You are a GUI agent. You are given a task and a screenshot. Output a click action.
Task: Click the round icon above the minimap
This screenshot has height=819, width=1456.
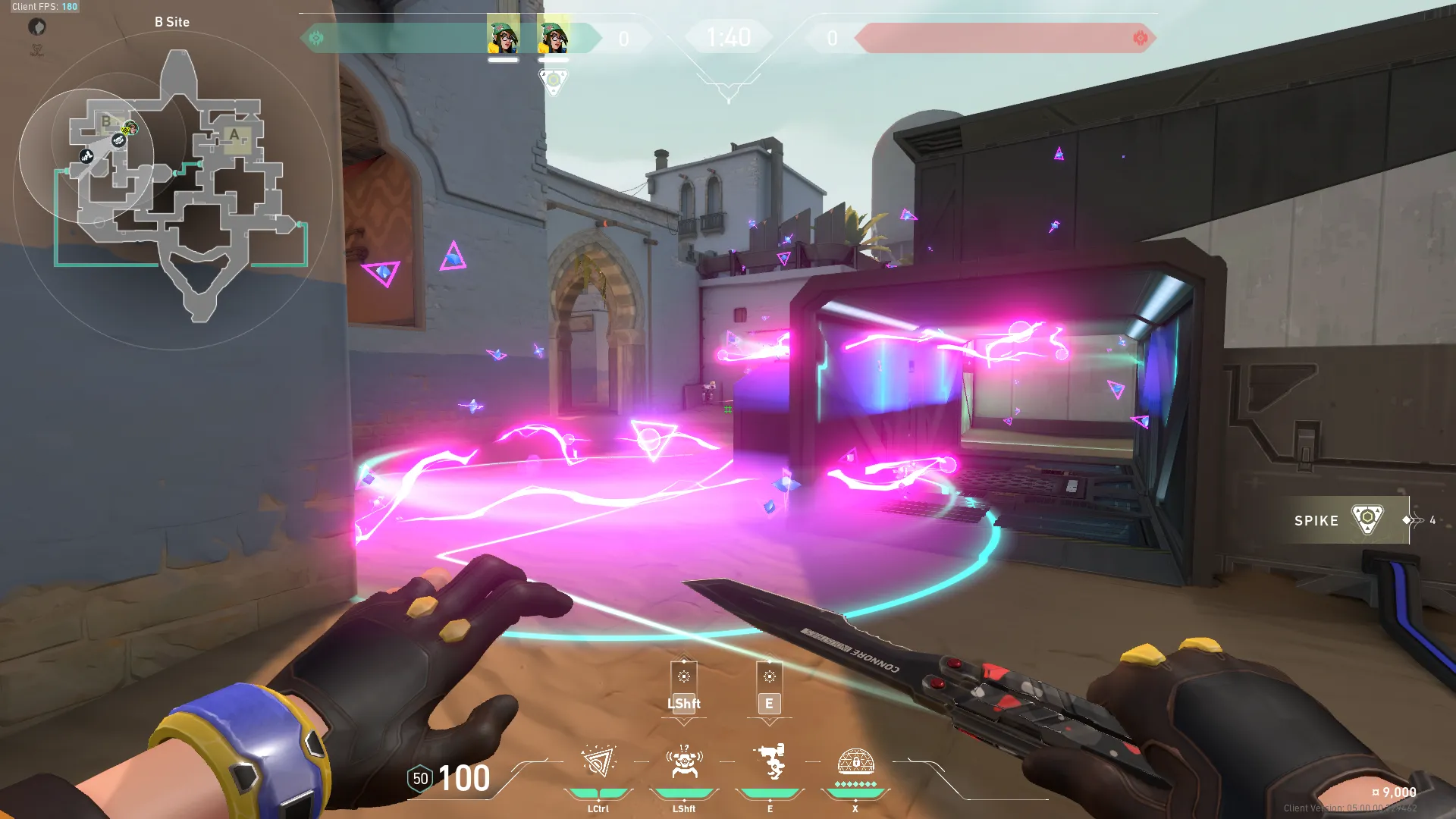pos(37,27)
